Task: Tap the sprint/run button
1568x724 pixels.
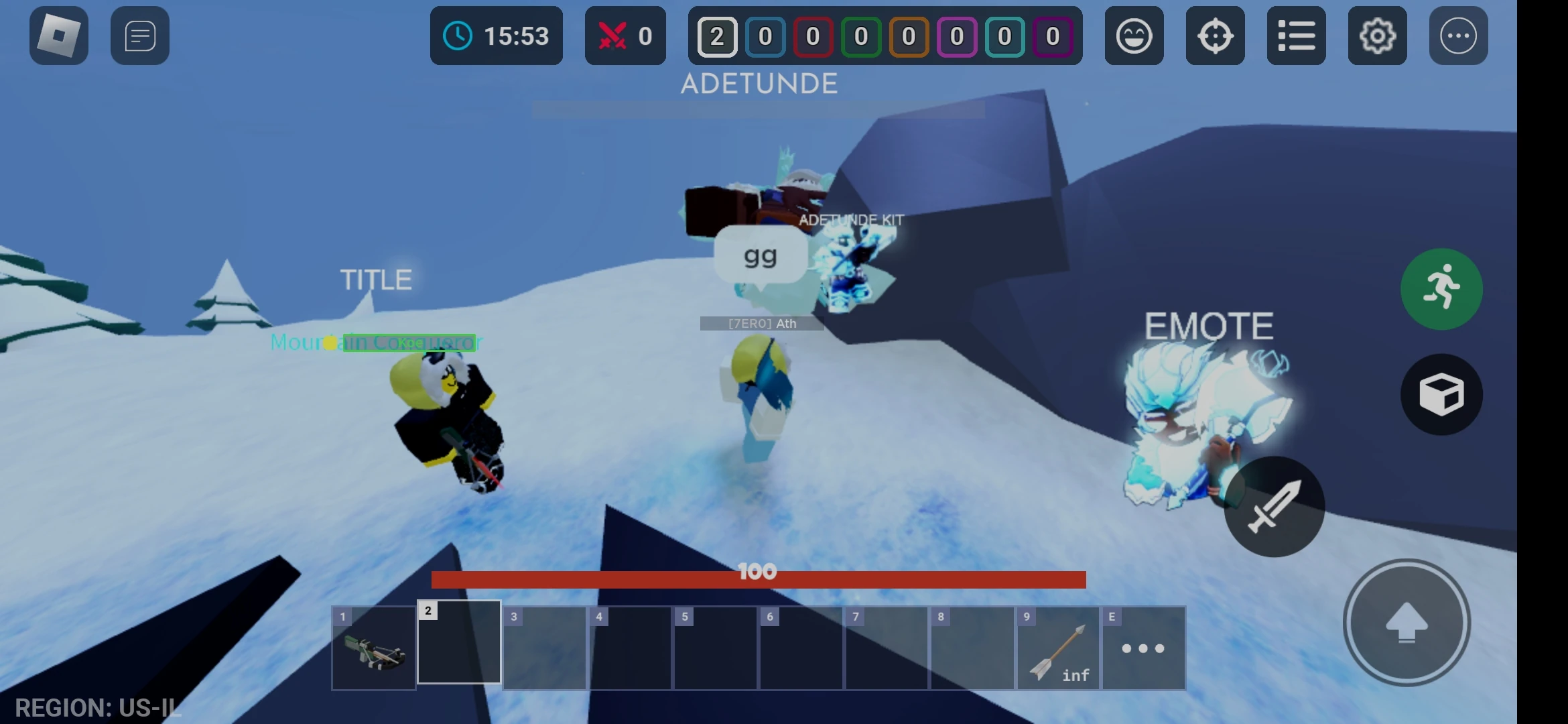Action: (1441, 288)
